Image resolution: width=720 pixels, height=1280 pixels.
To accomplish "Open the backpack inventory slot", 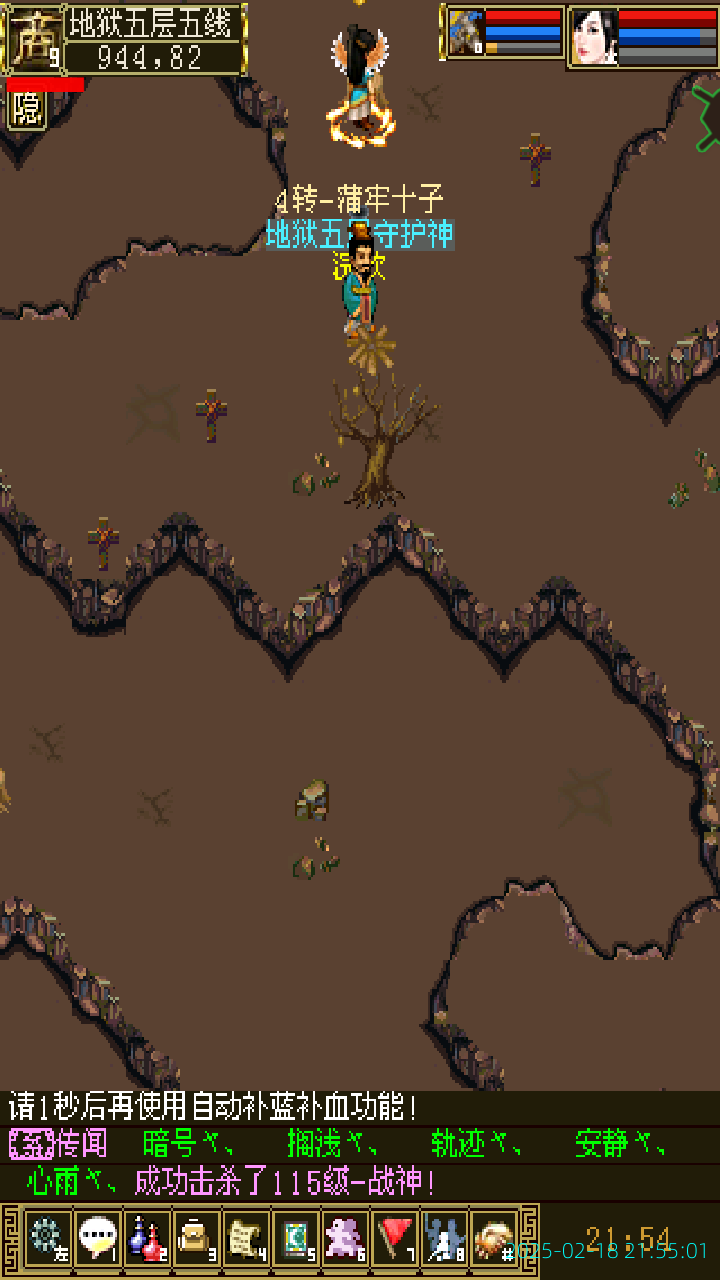I will pos(196,1239).
